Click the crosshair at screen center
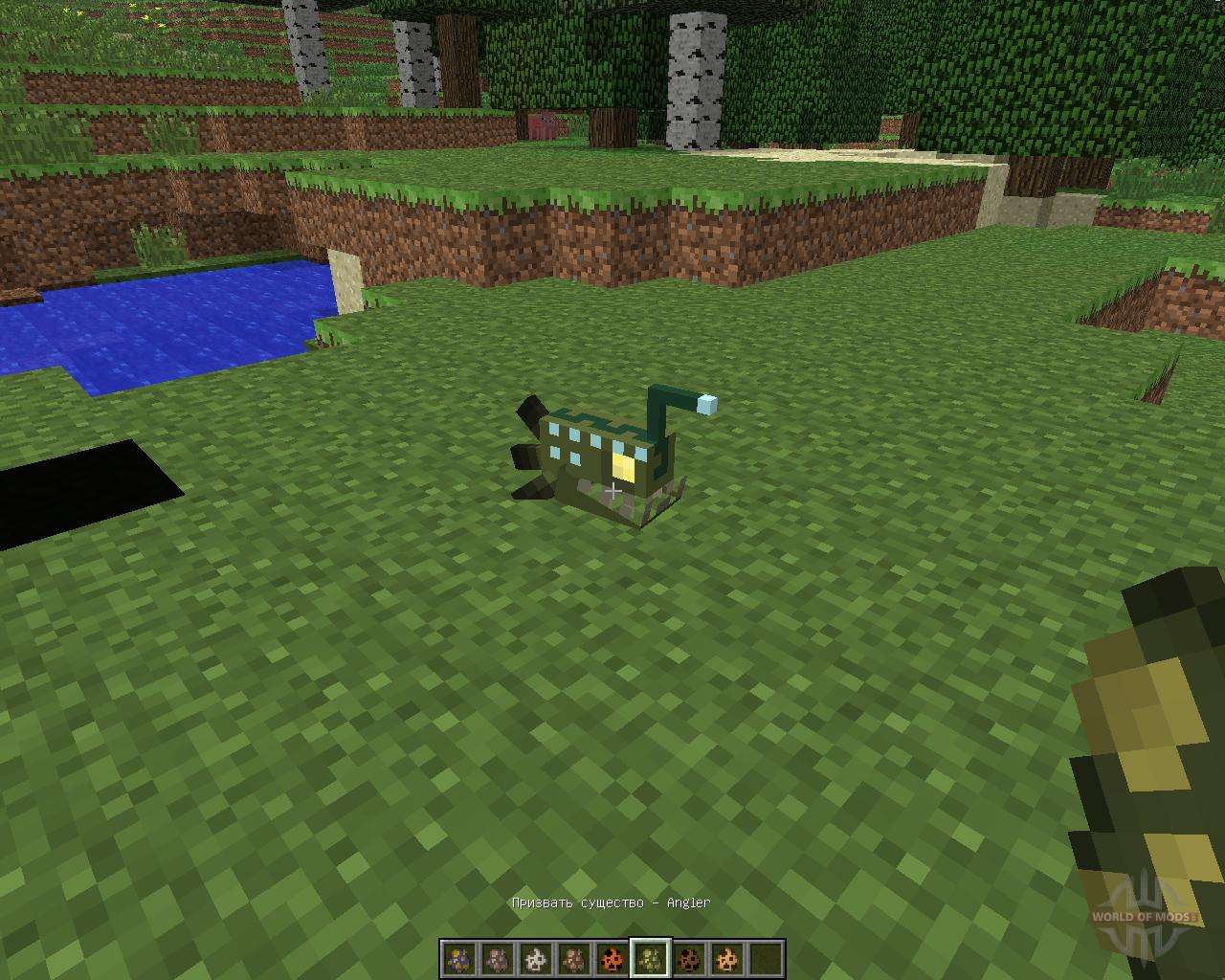The width and height of the screenshot is (1225, 980). tap(612, 490)
